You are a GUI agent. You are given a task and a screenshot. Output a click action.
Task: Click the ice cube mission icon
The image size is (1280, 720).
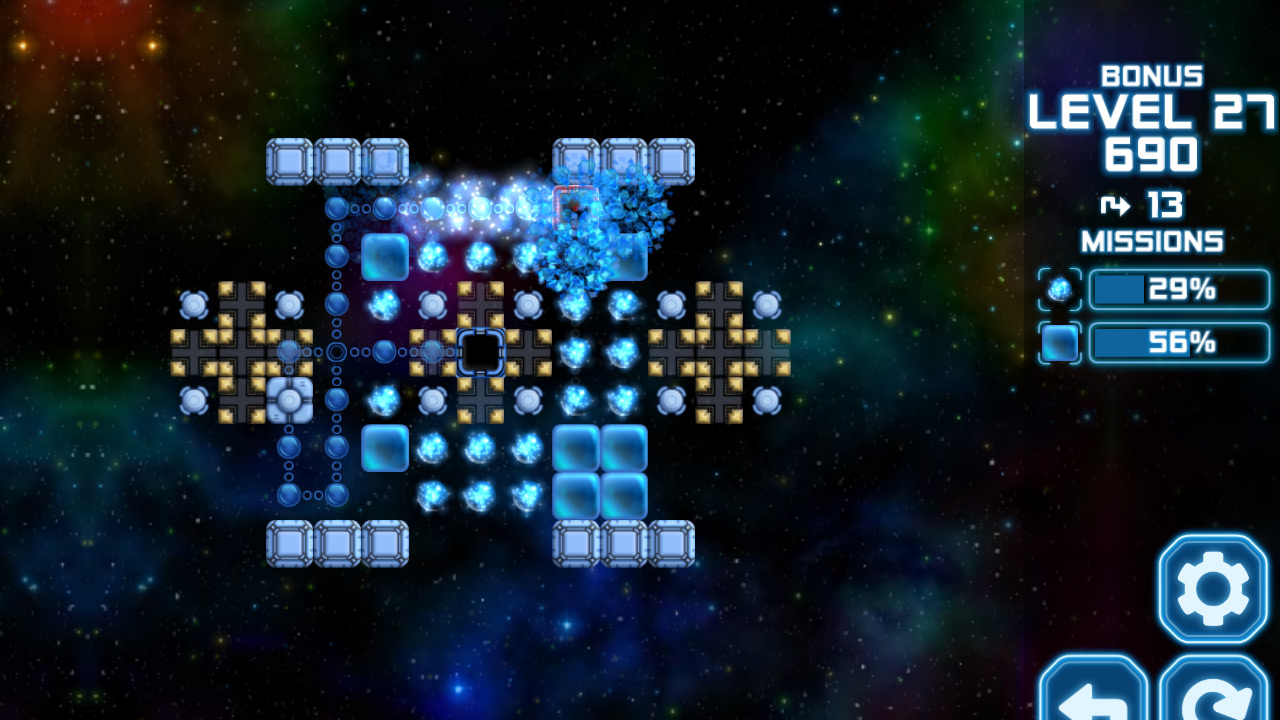[x=1060, y=342]
